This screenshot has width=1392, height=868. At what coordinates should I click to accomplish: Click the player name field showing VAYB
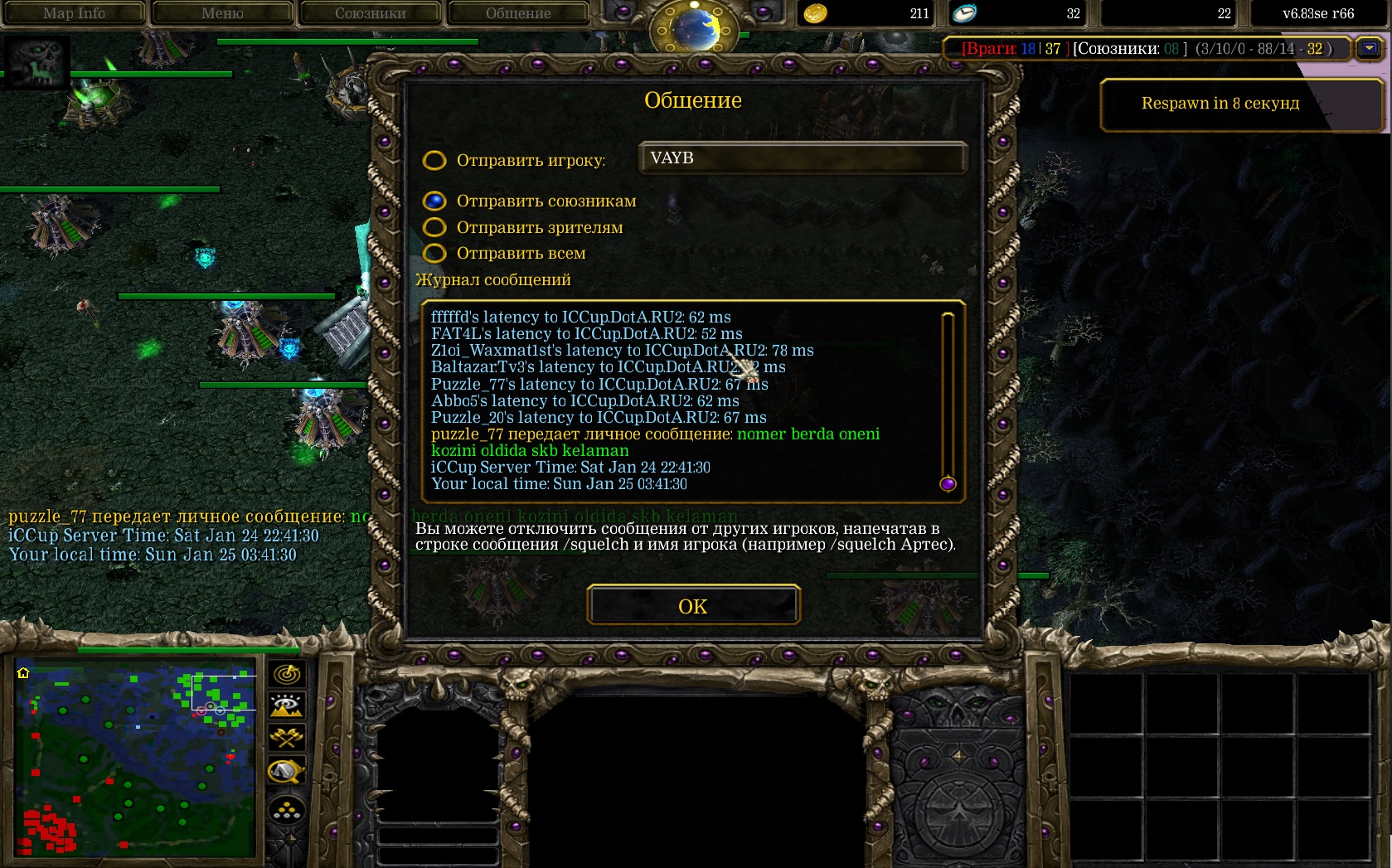click(x=802, y=158)
